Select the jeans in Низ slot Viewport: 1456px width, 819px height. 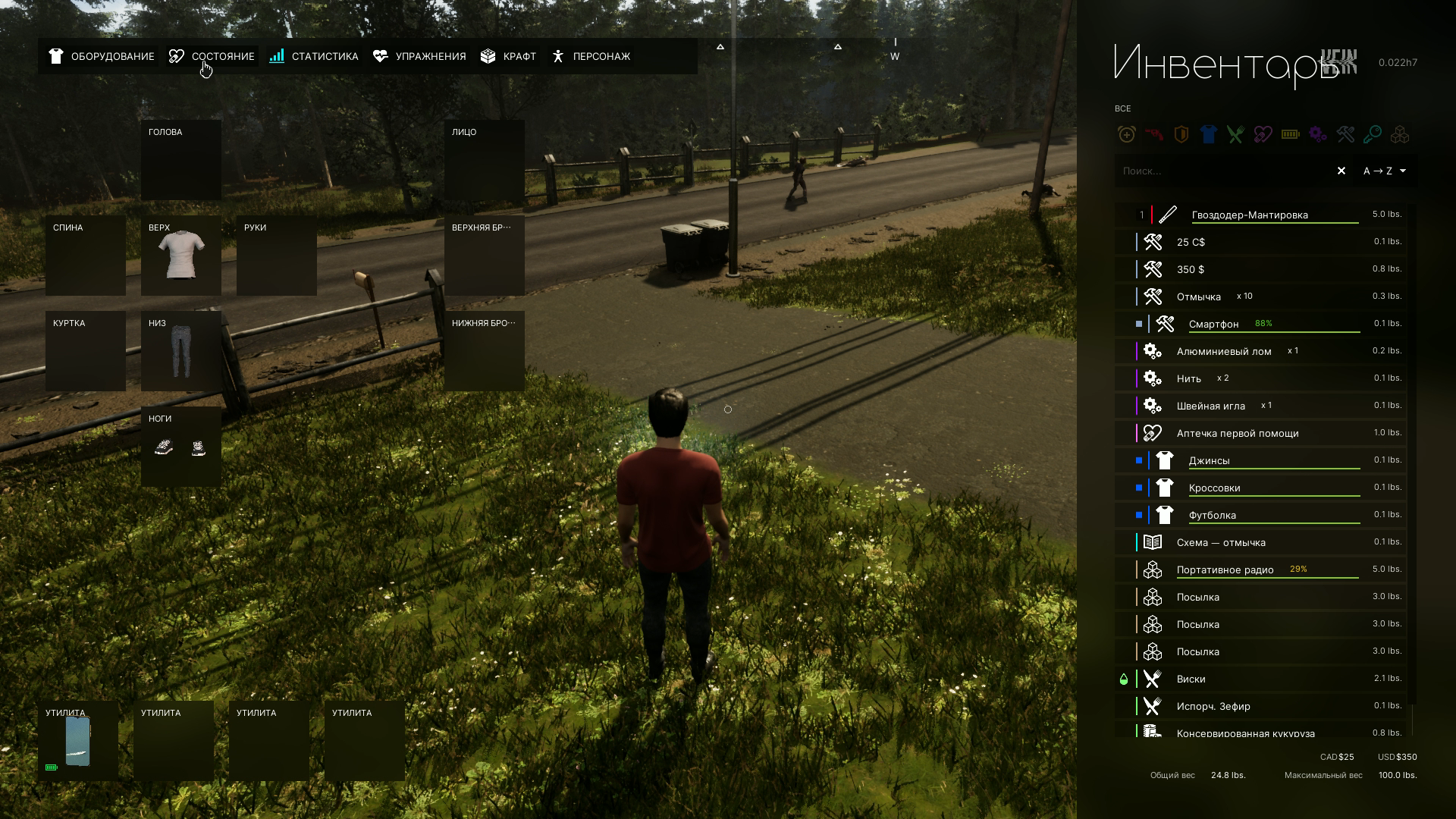point(181,352)
